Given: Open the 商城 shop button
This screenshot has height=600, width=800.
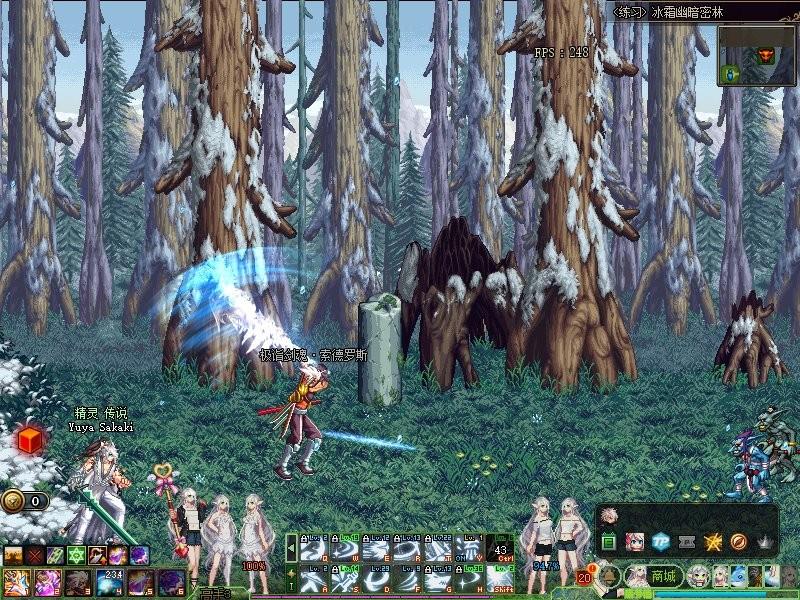Looking at the screenshot, I should (x=664, y=577).
